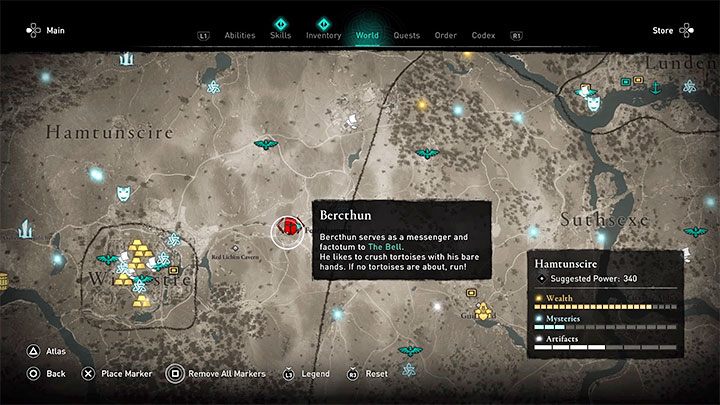The height and width of the screenshot is (405, 720).
Task: Go to the Order tab
Action: (445, 35)
